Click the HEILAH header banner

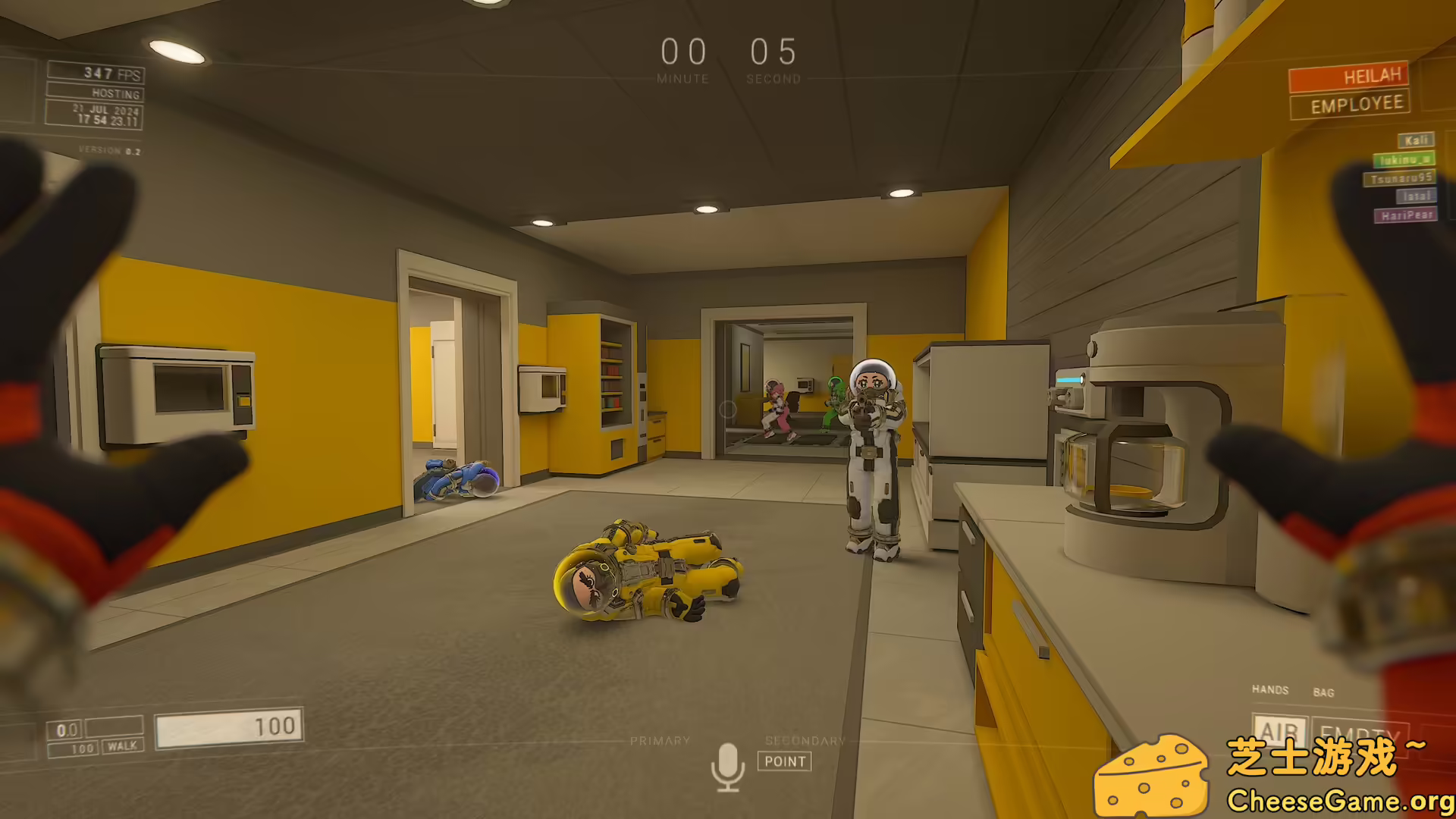tap(1348, 76)
